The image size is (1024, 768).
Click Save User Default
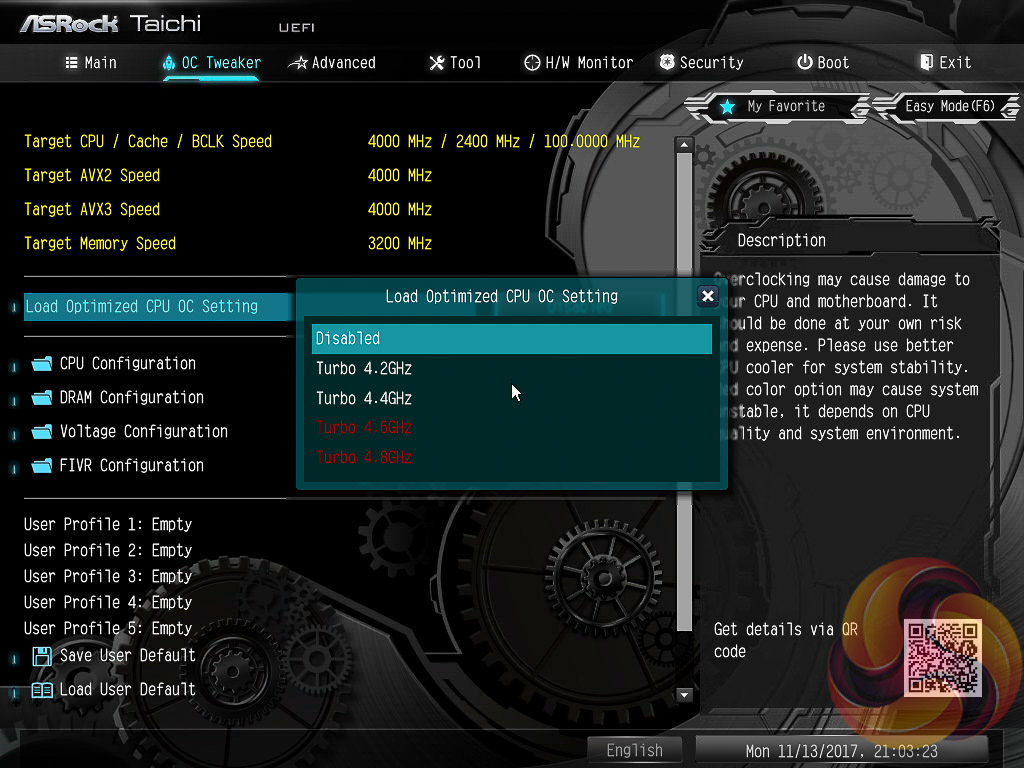[127, 655]
